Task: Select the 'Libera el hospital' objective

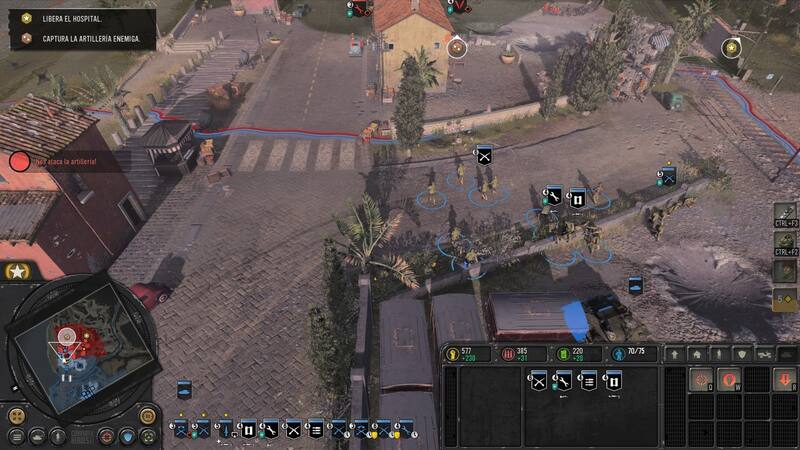Action: point(77,20)
